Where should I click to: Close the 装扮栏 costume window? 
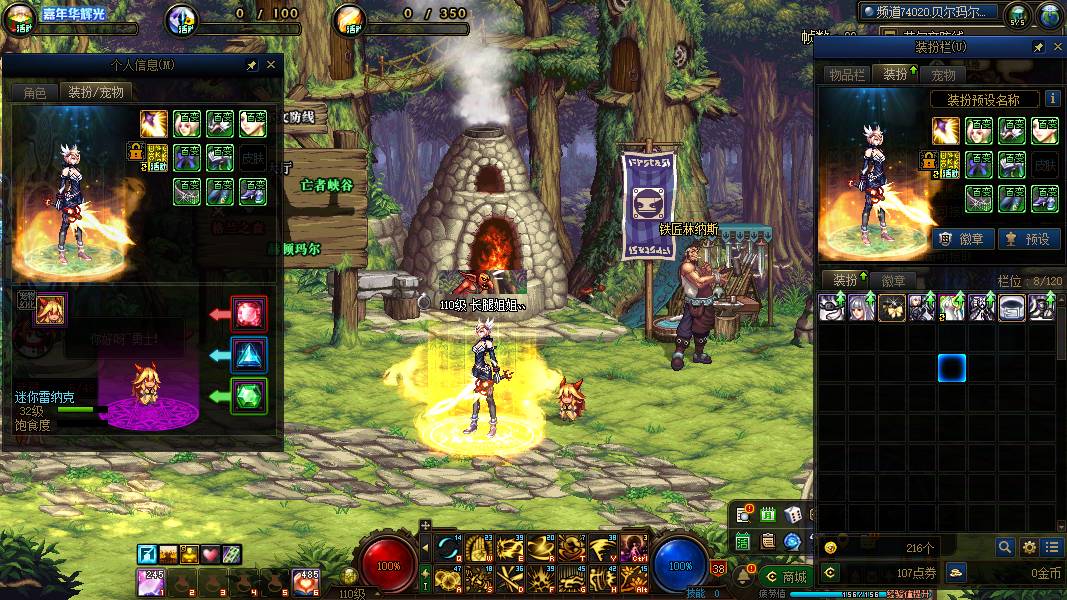pos(1055,47)
